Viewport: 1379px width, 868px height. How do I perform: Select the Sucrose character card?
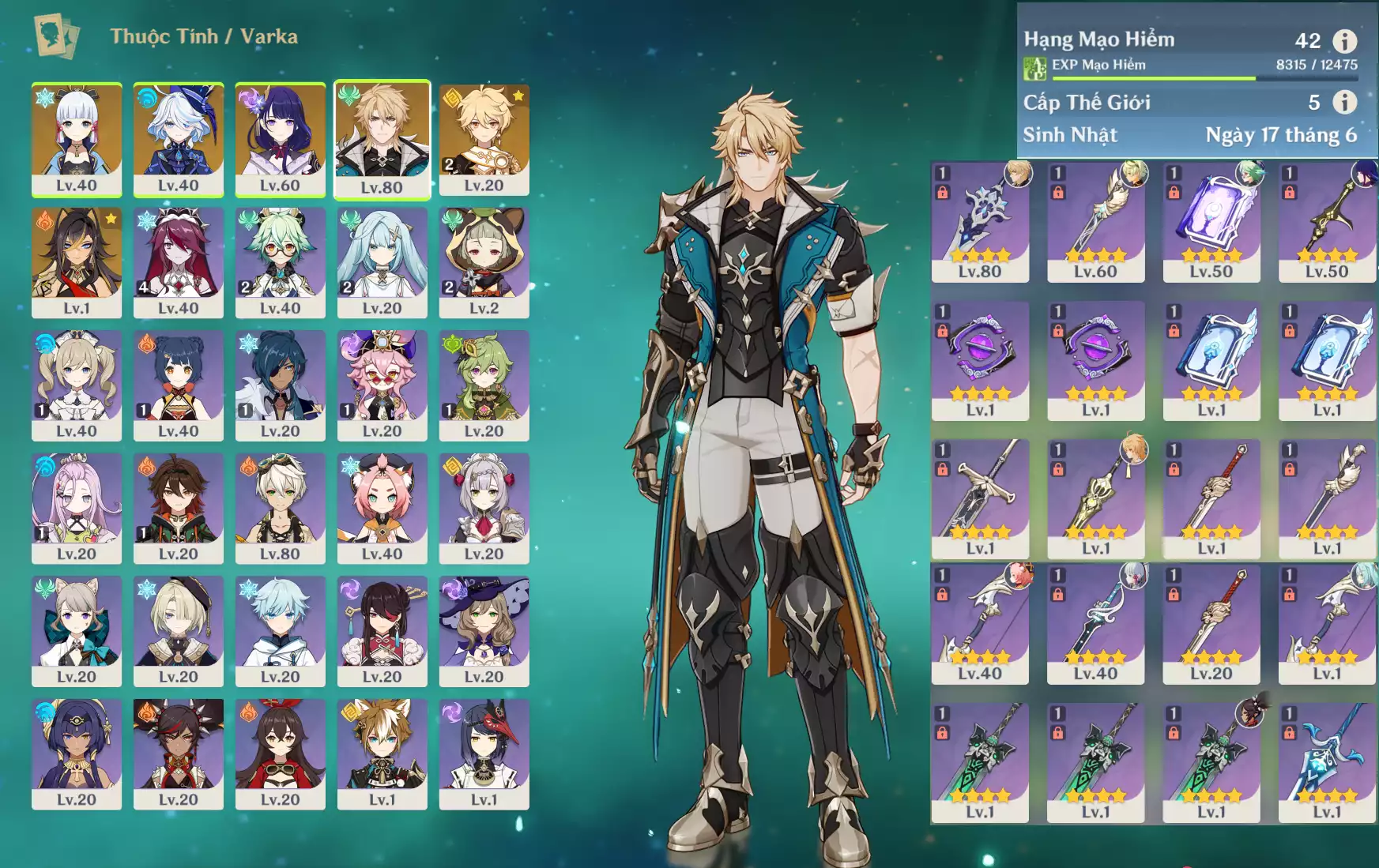point(281,262)
